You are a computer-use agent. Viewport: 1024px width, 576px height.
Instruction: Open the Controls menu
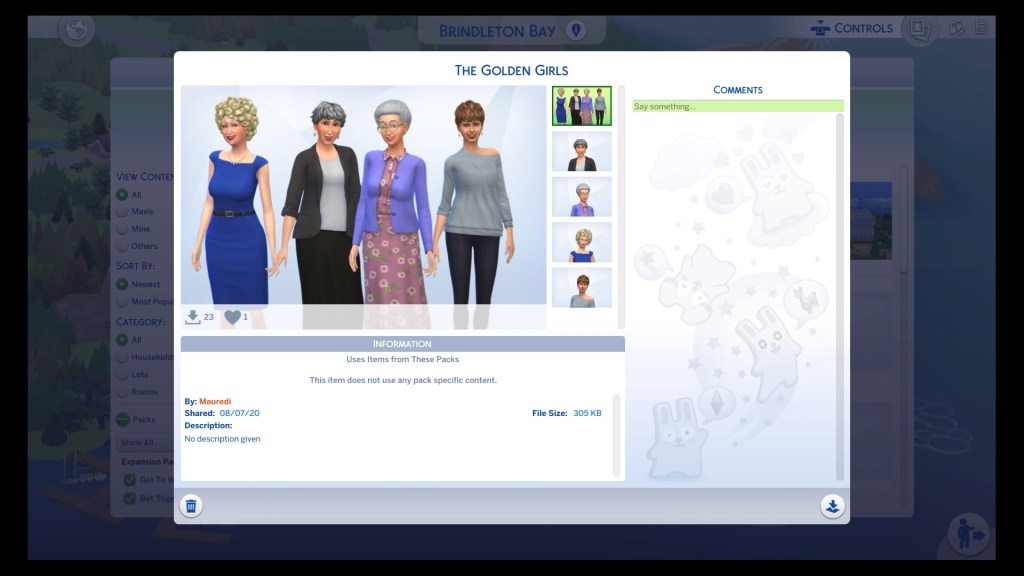(851, 28)
